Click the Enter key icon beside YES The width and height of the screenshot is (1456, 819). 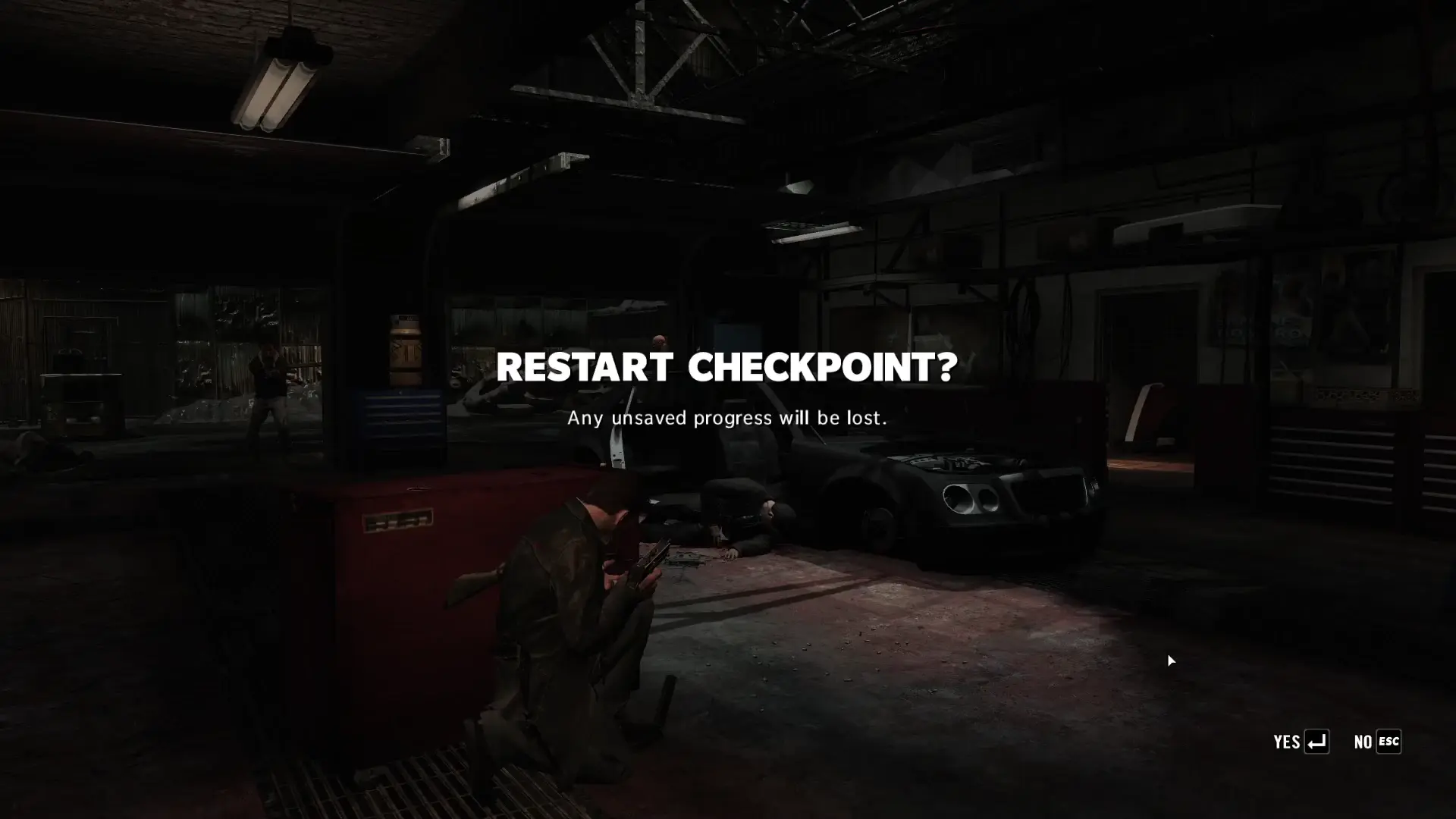coord(1317,742)
